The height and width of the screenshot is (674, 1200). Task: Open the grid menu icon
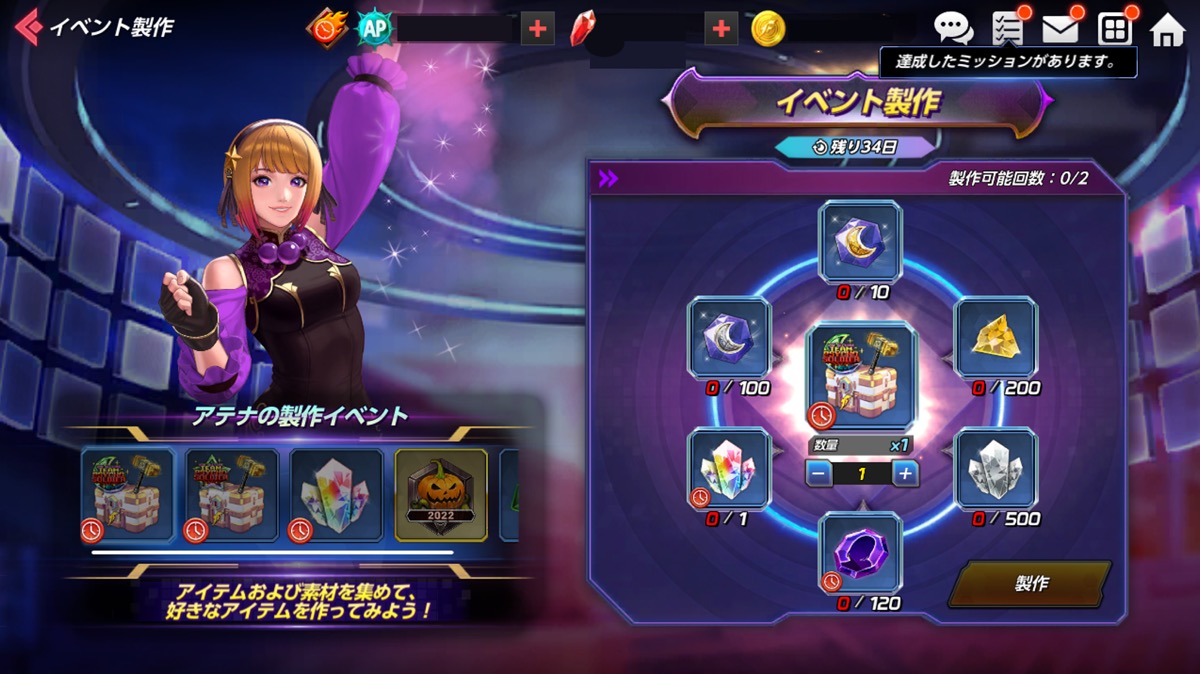(x=1114, y=29)
